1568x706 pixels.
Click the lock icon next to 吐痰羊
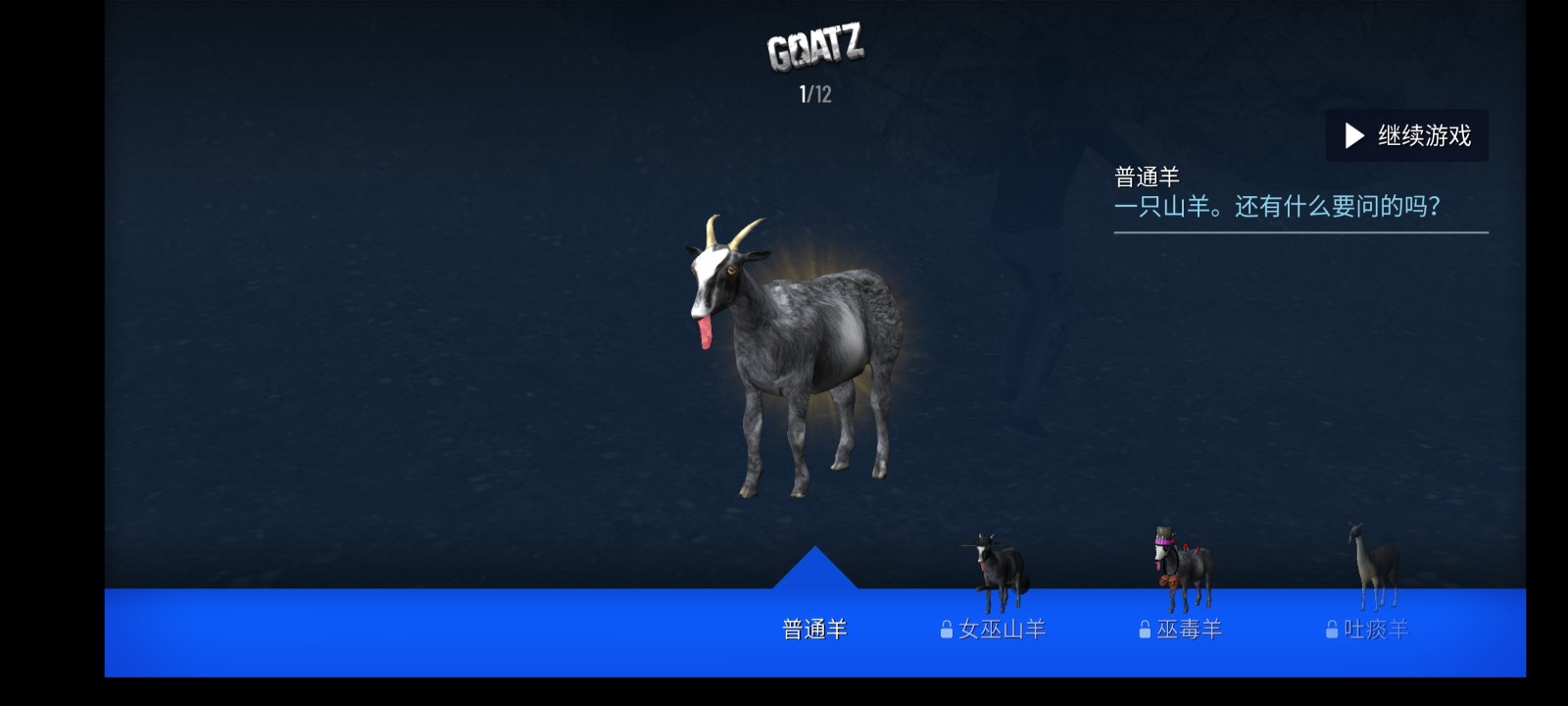pos(1334,629)
